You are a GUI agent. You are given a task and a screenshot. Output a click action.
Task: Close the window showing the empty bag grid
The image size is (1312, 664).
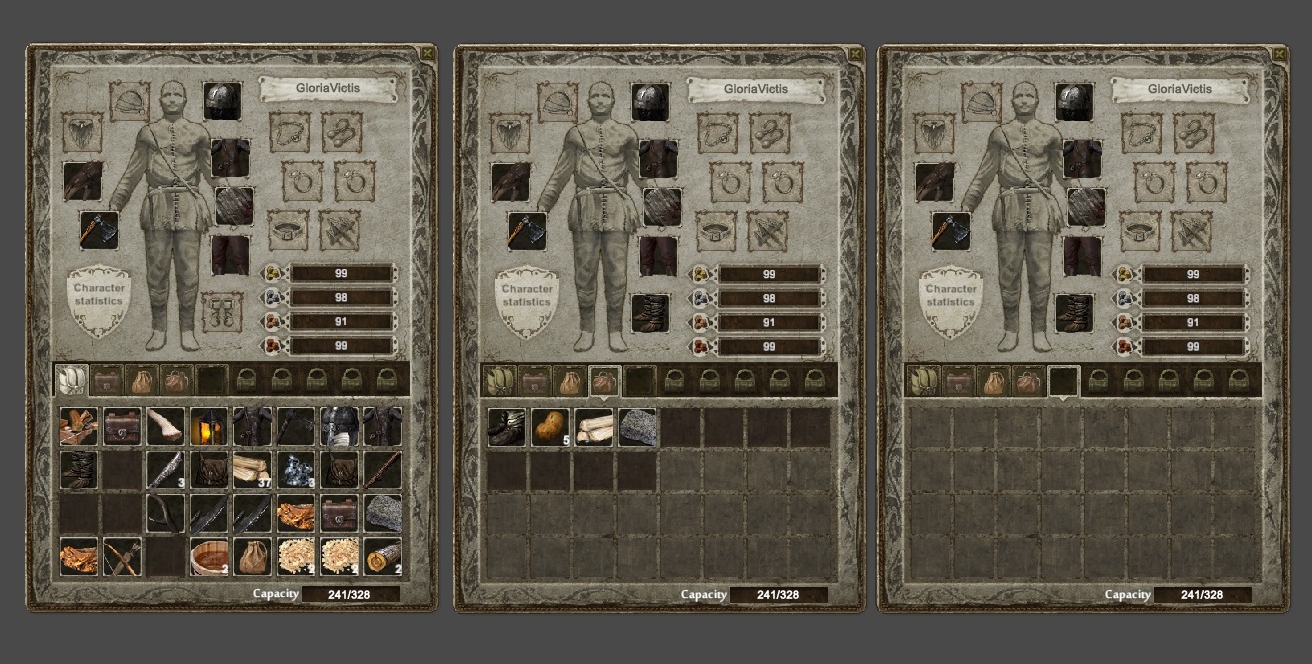[x=1279, y=52]
